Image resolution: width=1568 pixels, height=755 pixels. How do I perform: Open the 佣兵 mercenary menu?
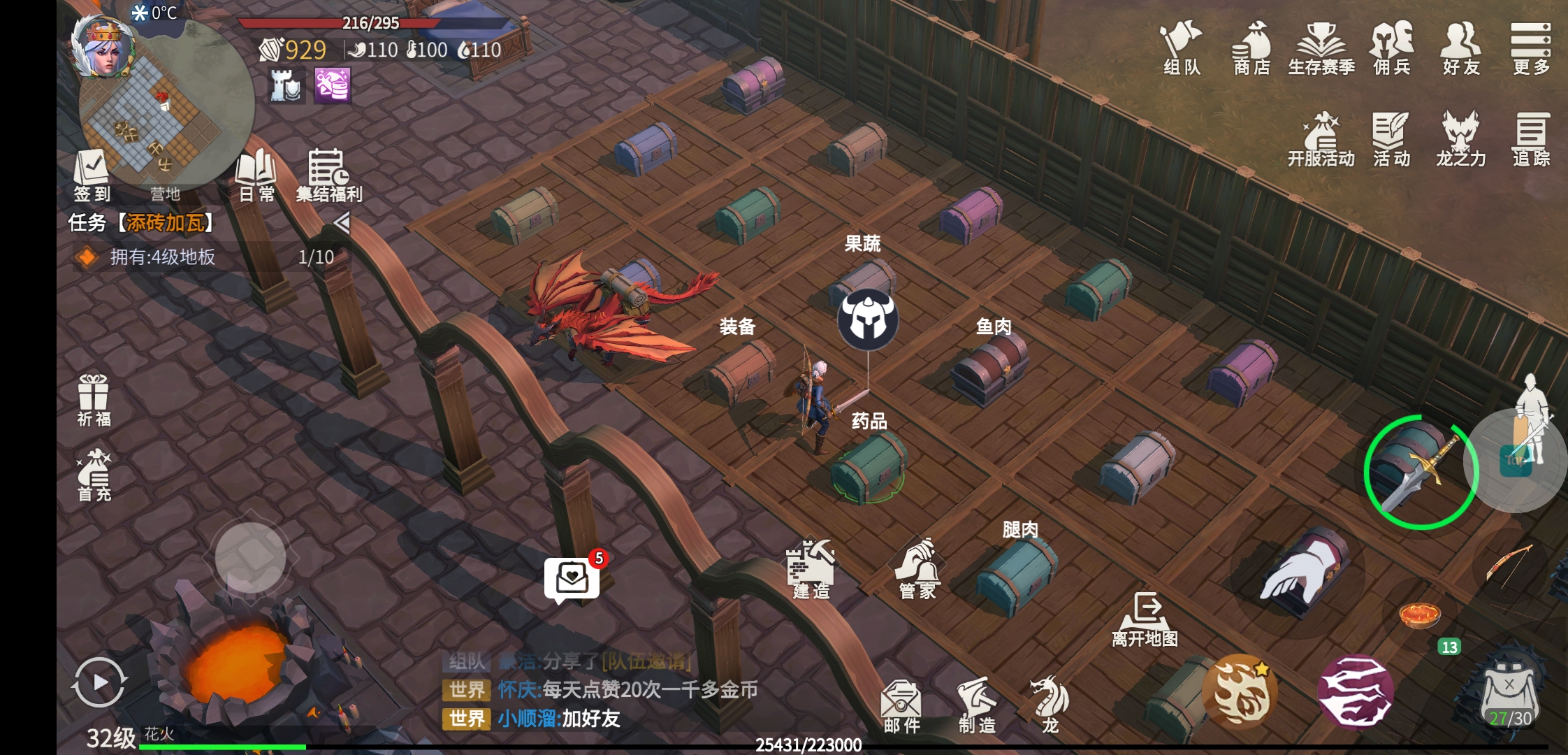[x=1391, y=48]
